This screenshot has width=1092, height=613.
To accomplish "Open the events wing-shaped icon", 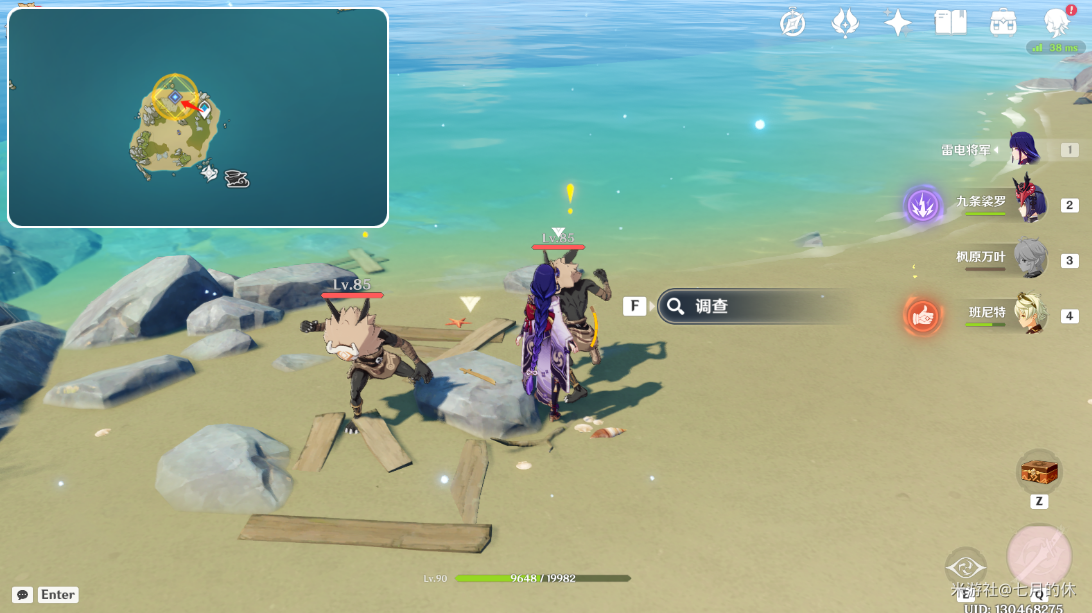I will tap(845, 22).
